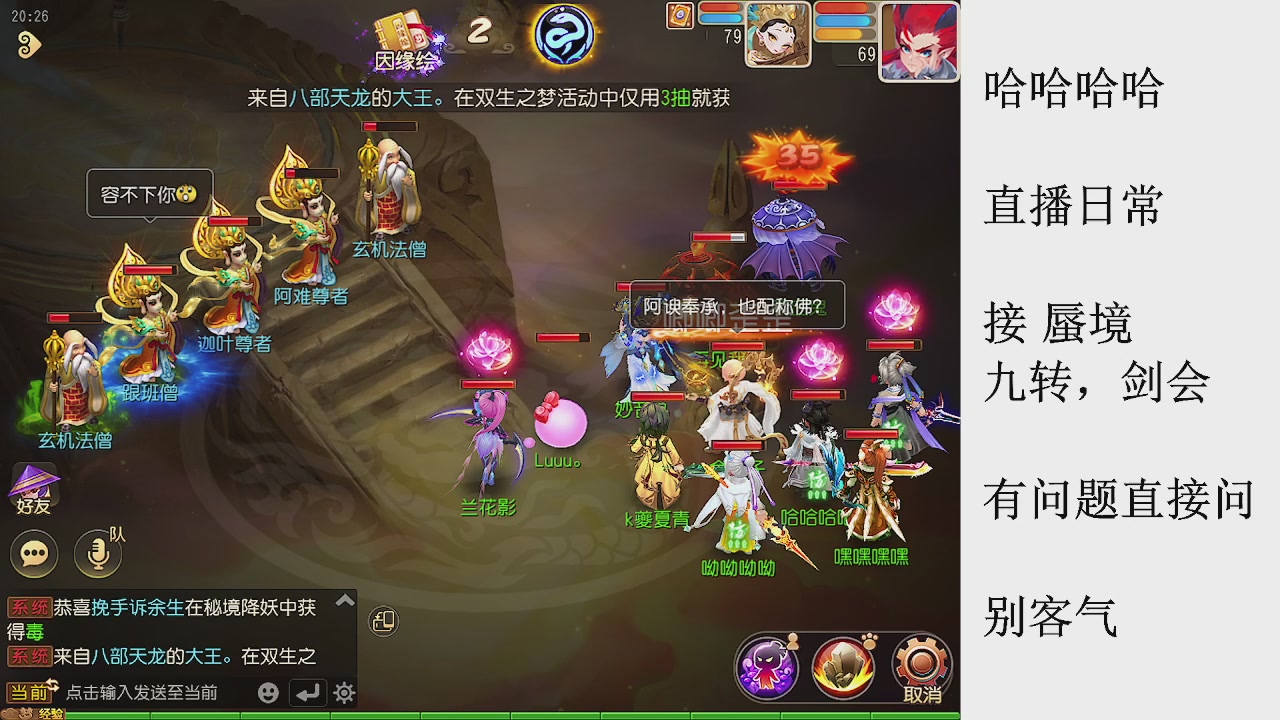Select the purple imp summon skill
Screen dimensions: 1280x720
[x=768, y=666]
